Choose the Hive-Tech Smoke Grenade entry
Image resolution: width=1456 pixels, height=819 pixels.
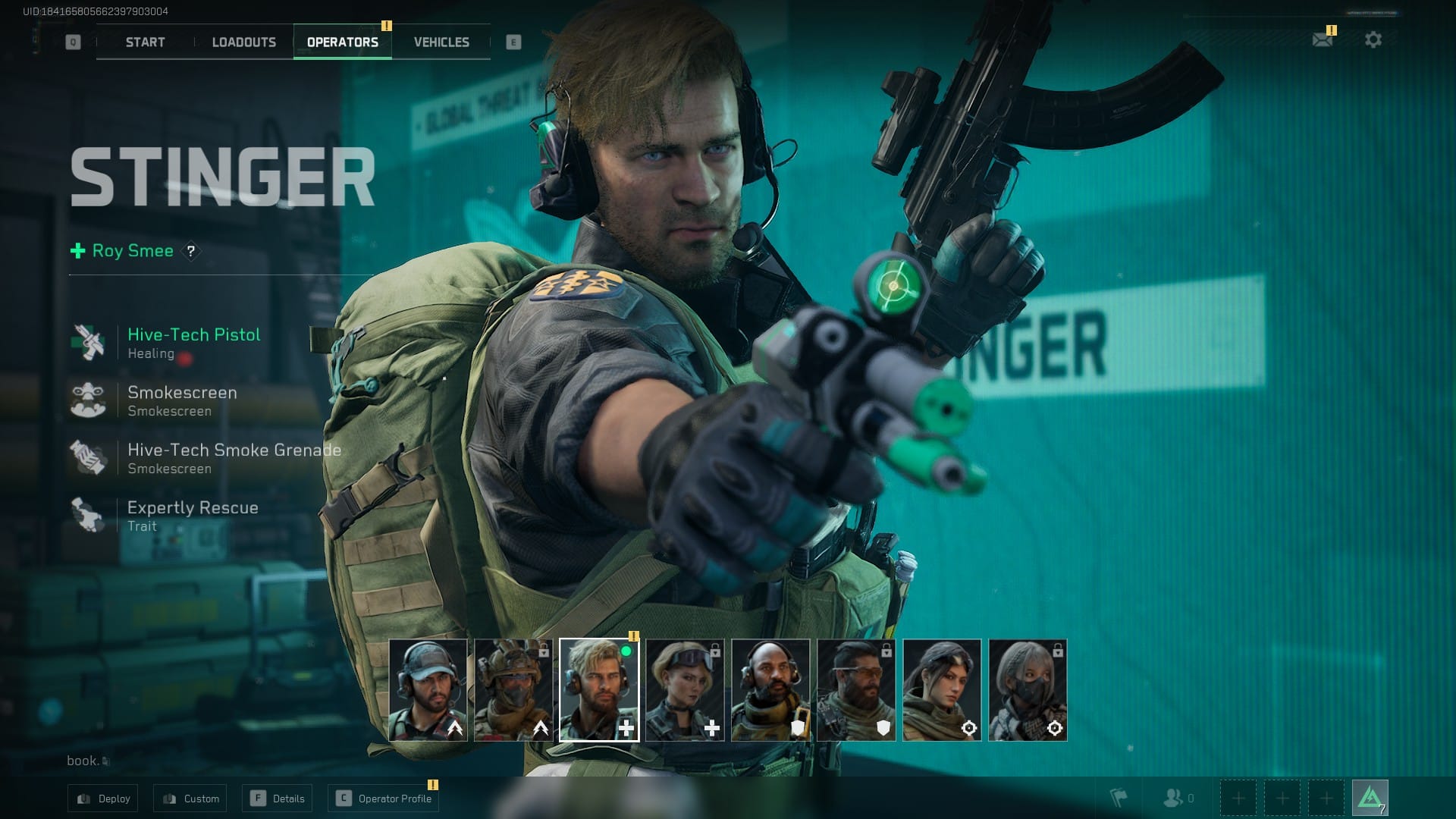coord(234,457)
